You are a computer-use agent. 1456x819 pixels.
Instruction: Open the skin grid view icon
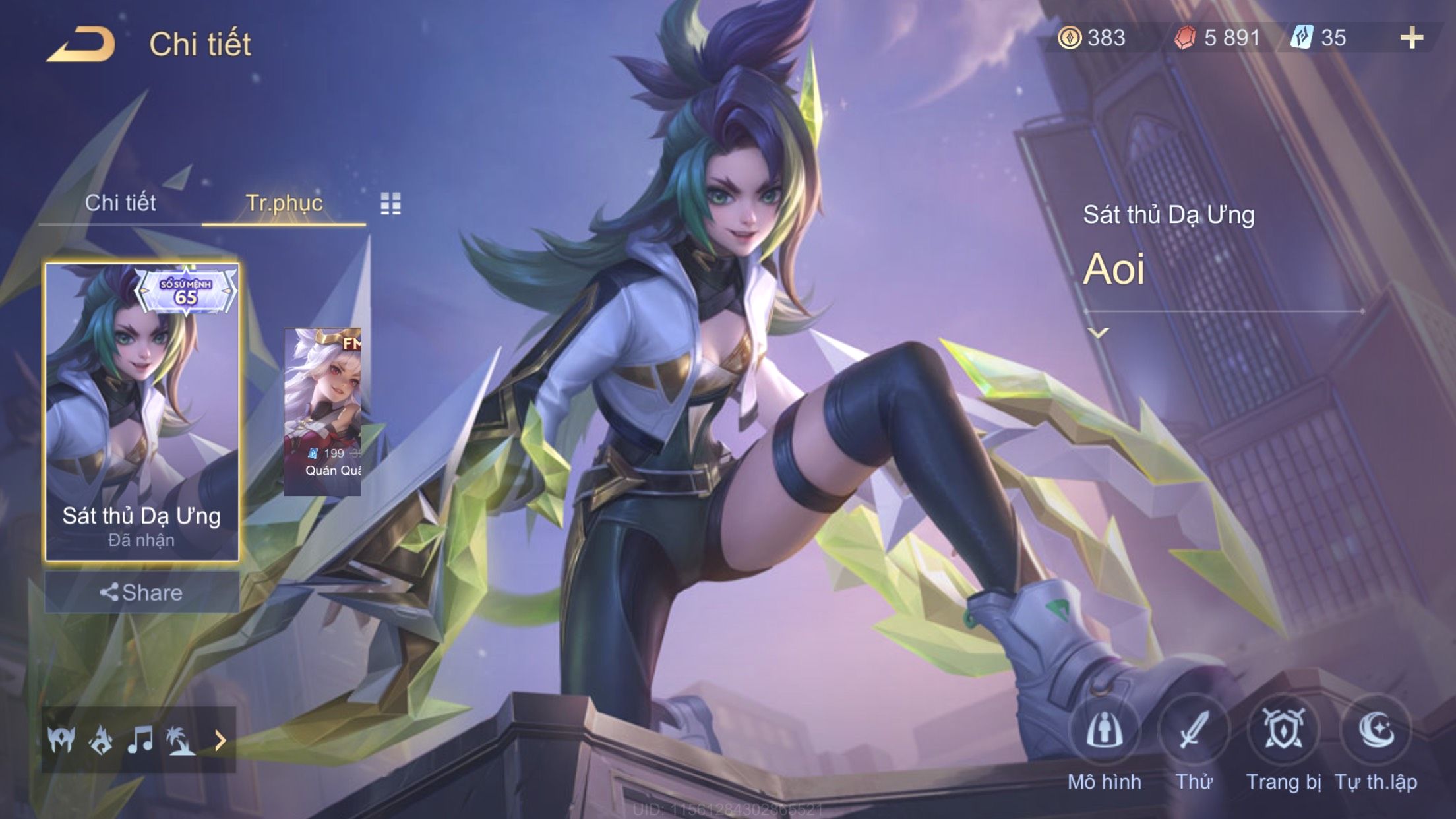[390, 204]
